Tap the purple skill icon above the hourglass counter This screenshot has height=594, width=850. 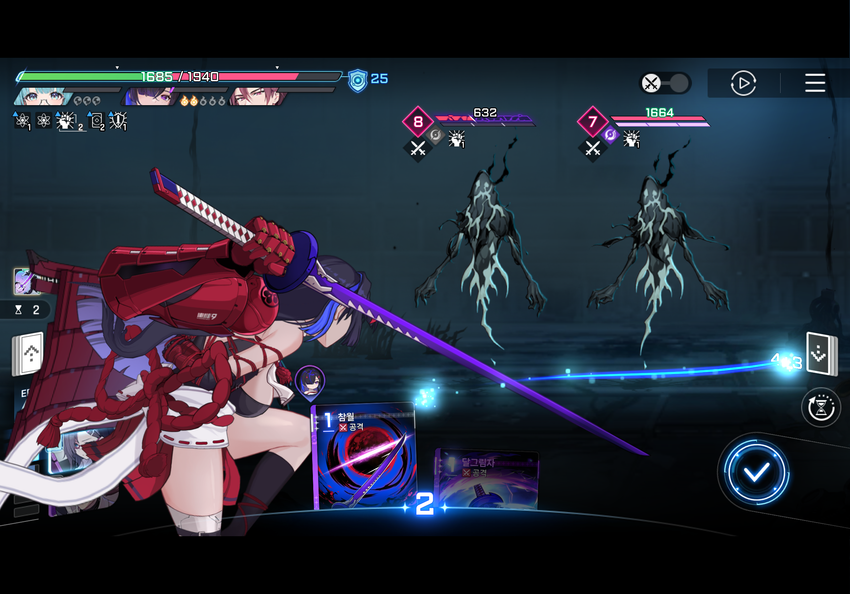pyautogui.click(x=23, y=281)
